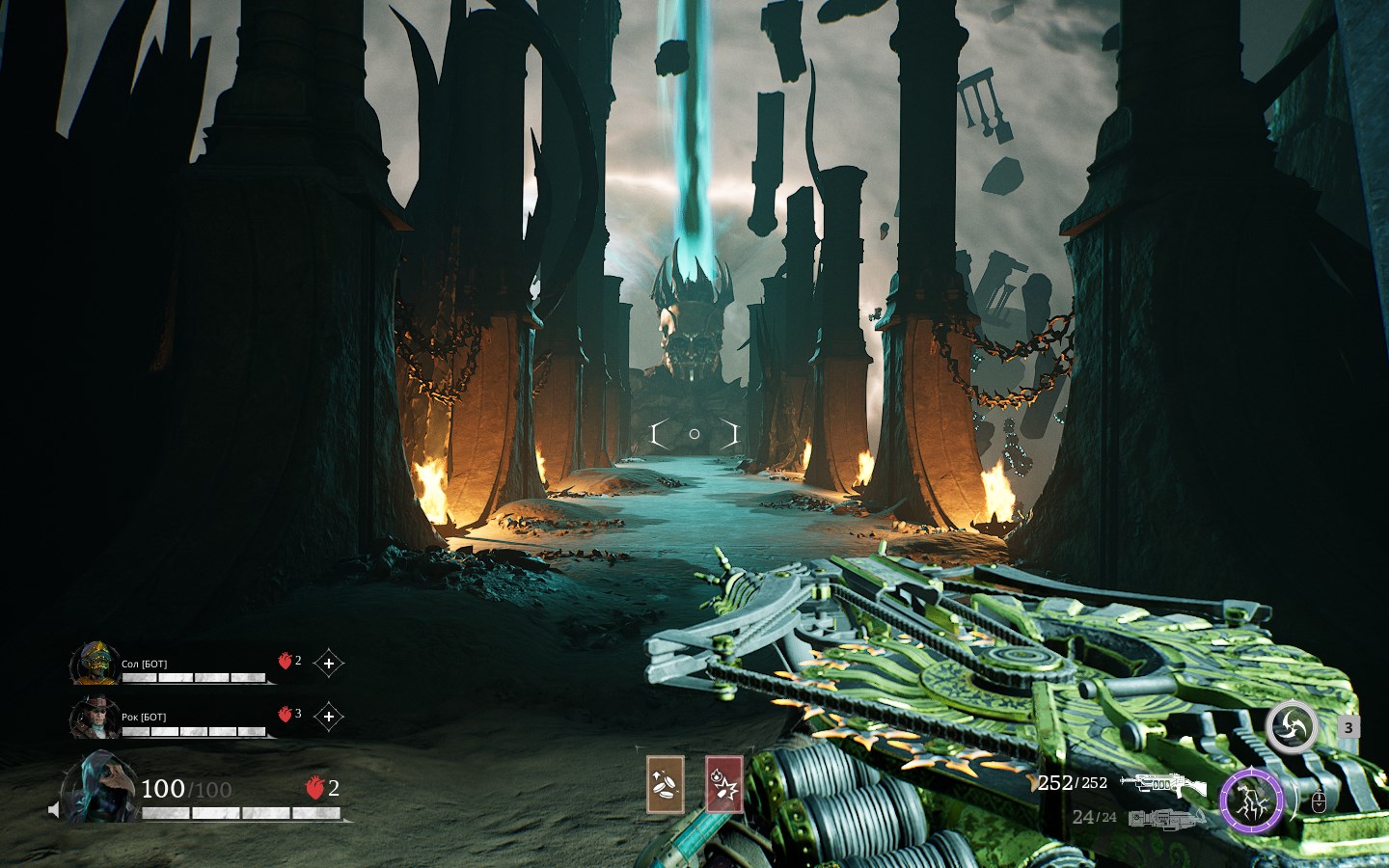
Task: Click the plague doctor player portrait
Action: [x=98, y=788]
